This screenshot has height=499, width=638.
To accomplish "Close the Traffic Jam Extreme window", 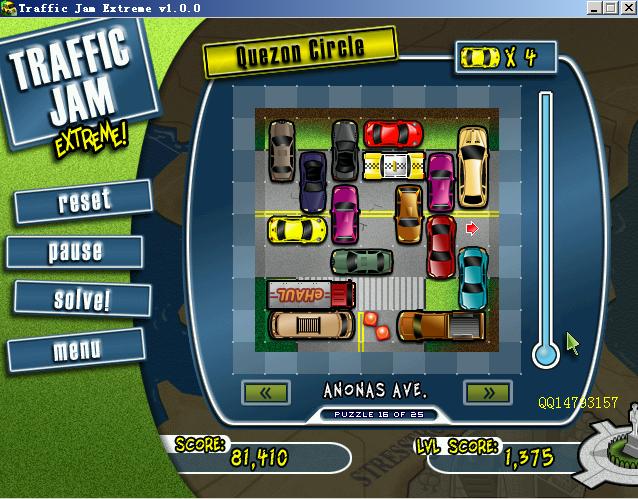I will [x=629, y=8].
